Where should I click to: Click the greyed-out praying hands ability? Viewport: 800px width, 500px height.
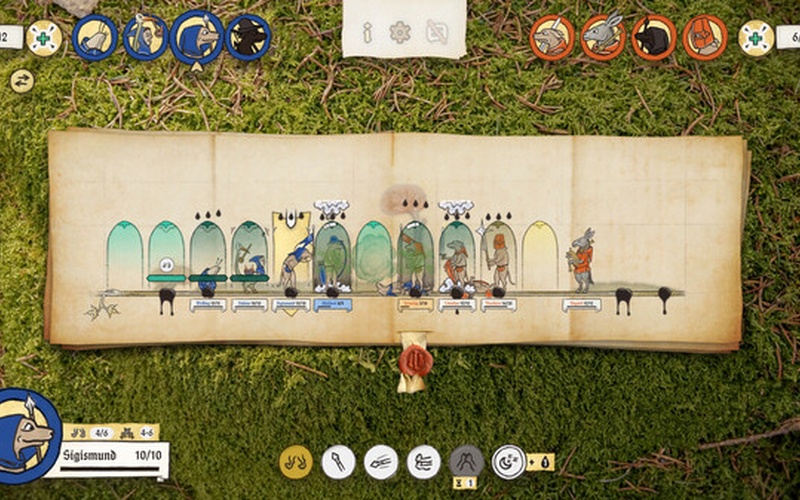click(x=466, y=461)
